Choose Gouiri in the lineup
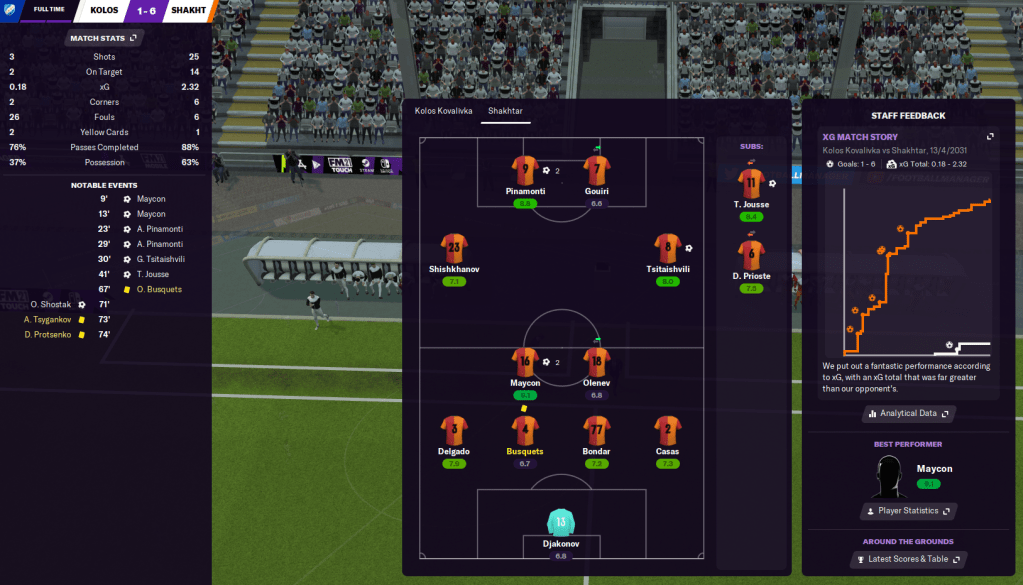Image resolution: width=1023 pixels, height=585 pixels. pos(597,170)
